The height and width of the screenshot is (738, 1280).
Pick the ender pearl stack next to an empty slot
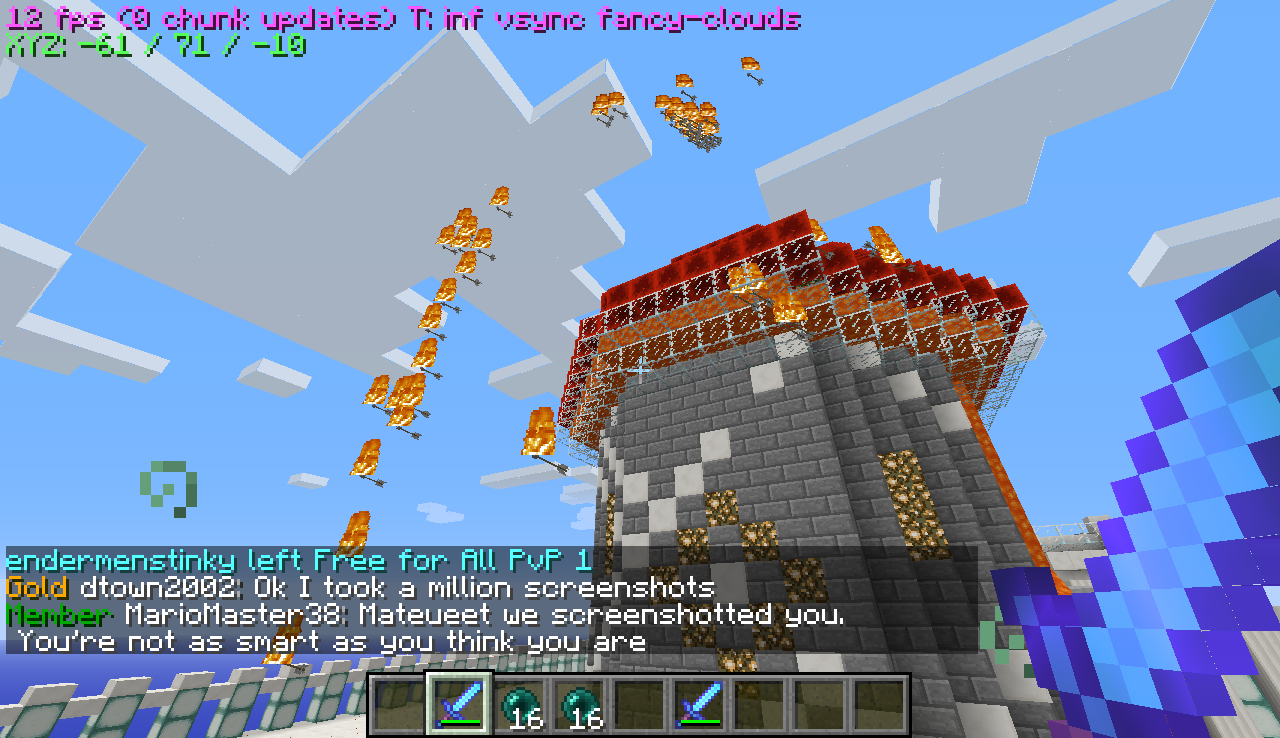(x=580, y=704)
